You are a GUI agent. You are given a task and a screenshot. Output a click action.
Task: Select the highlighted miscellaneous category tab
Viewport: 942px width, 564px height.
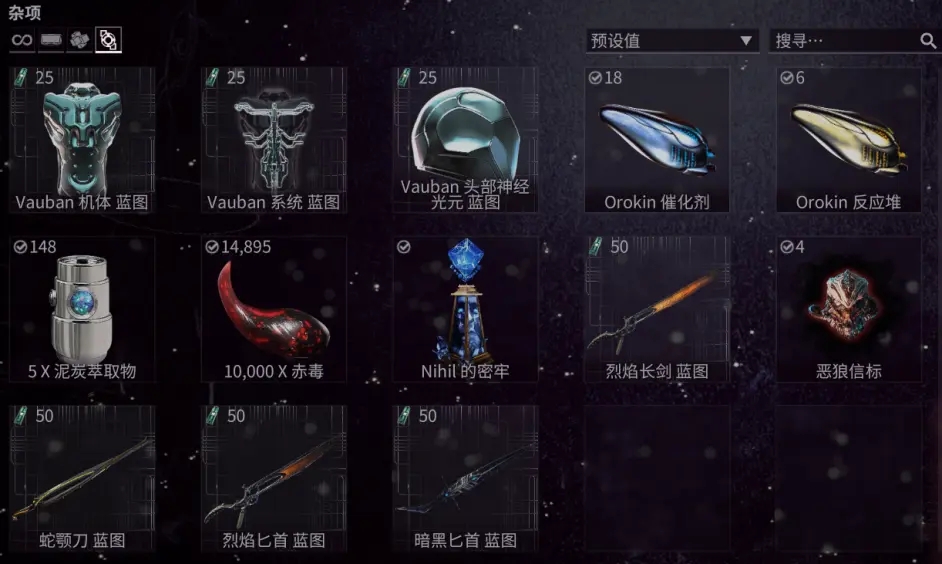point(108,40)
